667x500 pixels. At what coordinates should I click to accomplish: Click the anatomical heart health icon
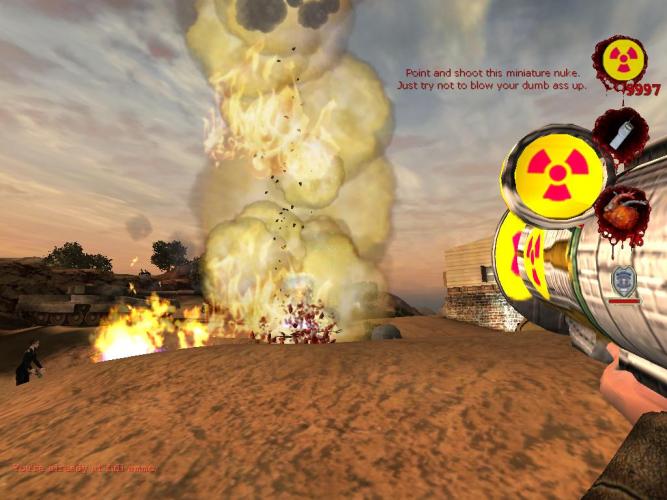(624, 208)
